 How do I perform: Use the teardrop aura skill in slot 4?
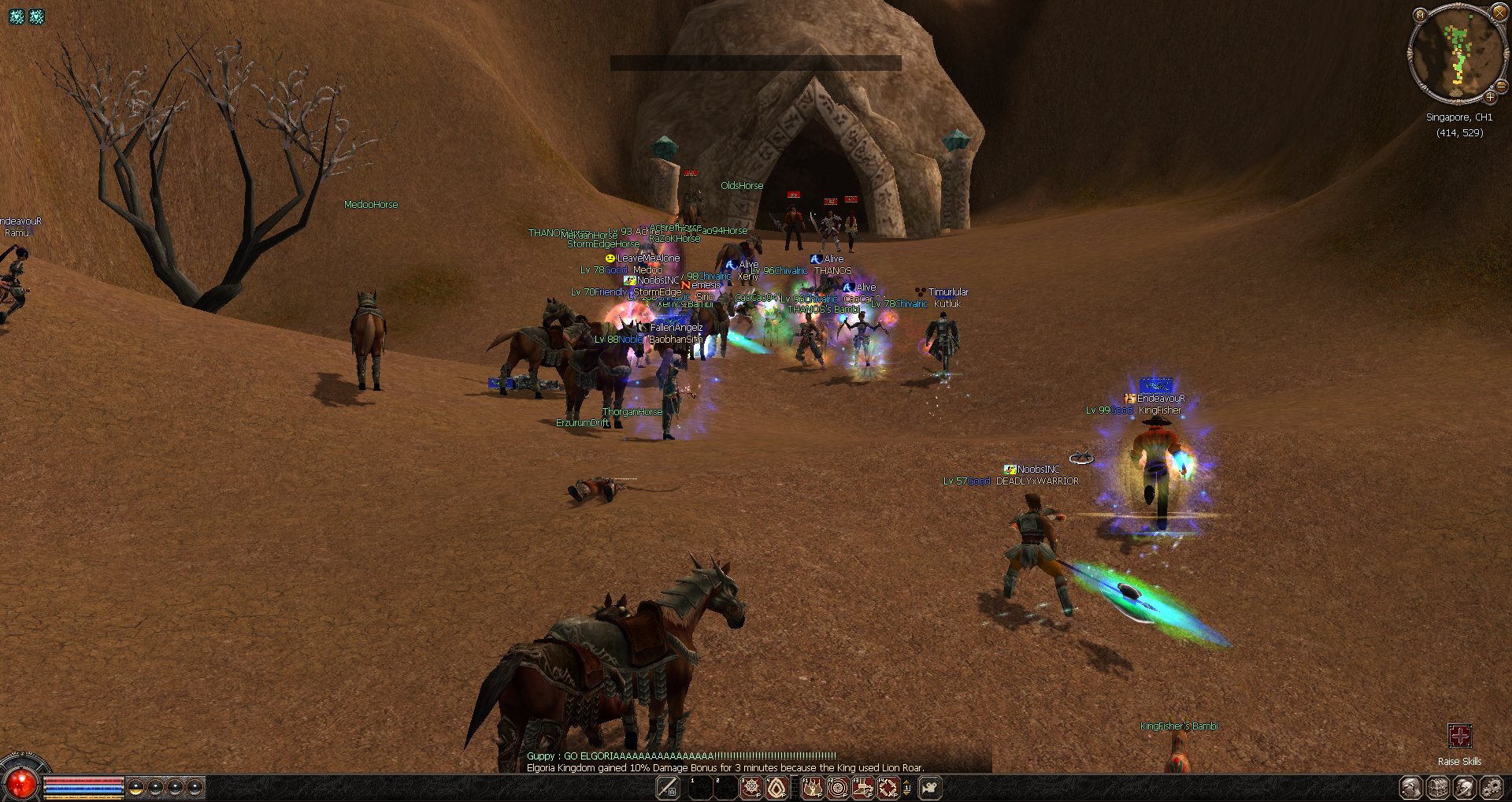click(776, 787)
